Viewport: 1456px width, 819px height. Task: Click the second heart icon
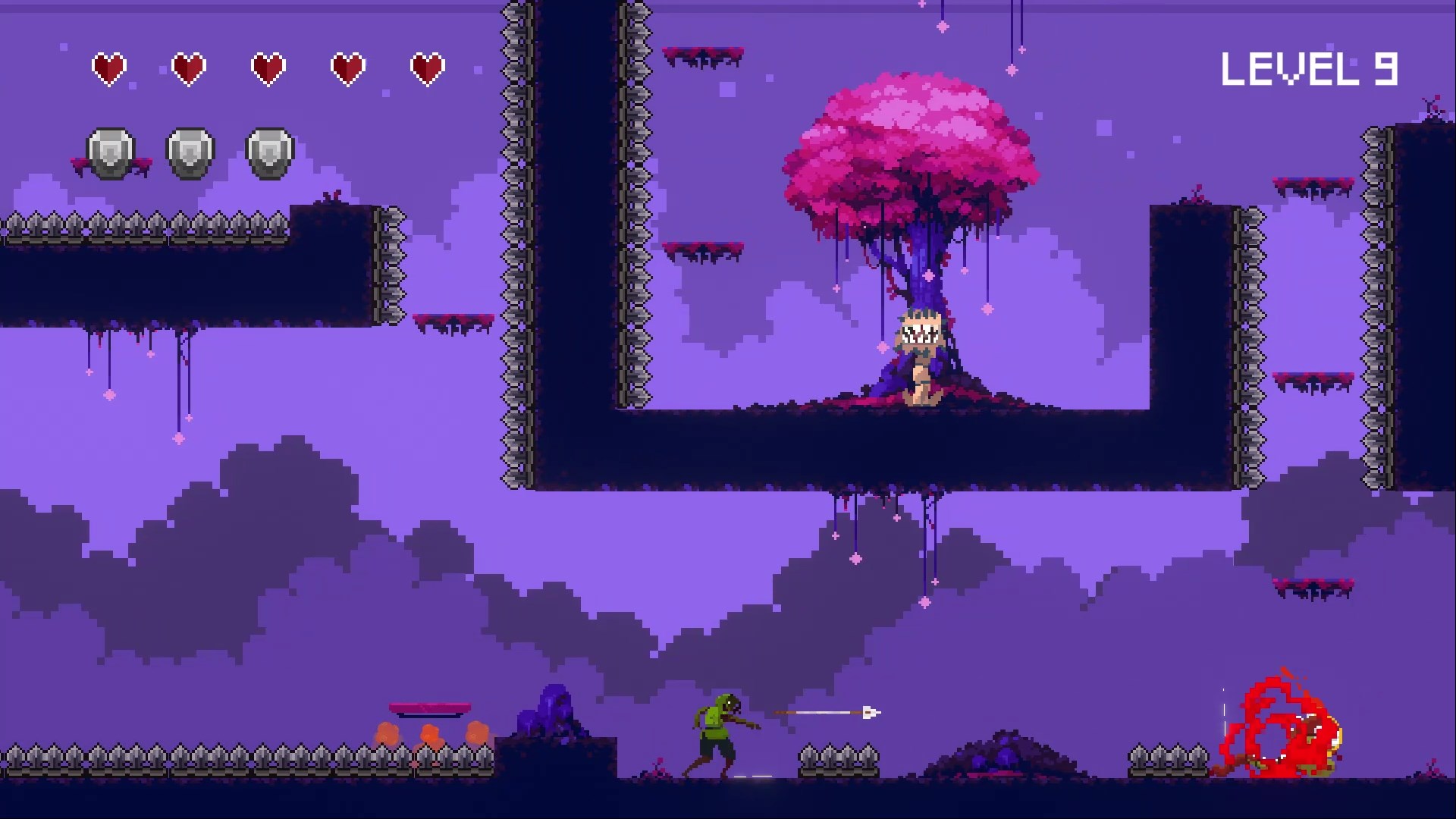[x=188, y=67]
